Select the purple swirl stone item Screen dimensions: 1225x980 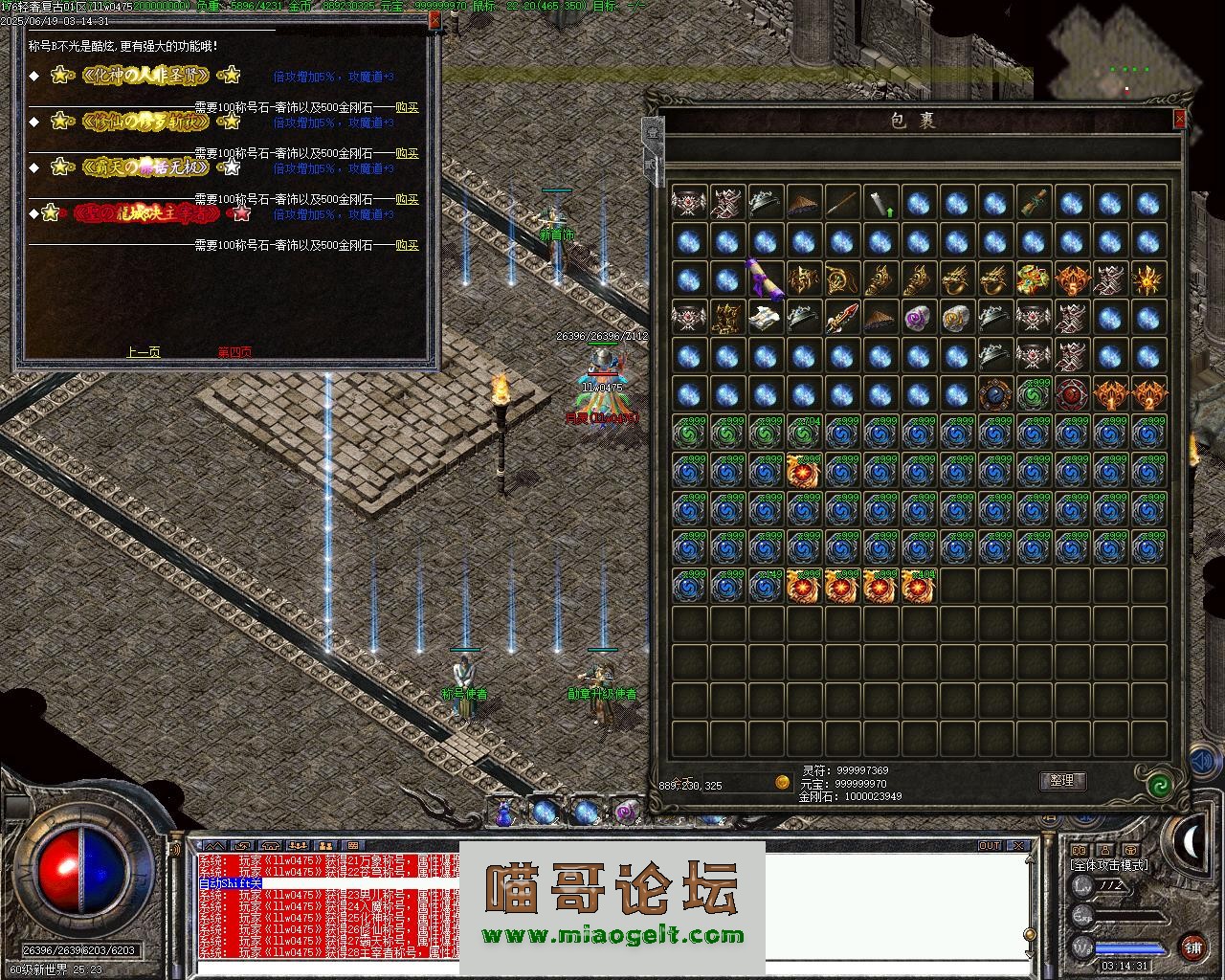coord(918,318)
